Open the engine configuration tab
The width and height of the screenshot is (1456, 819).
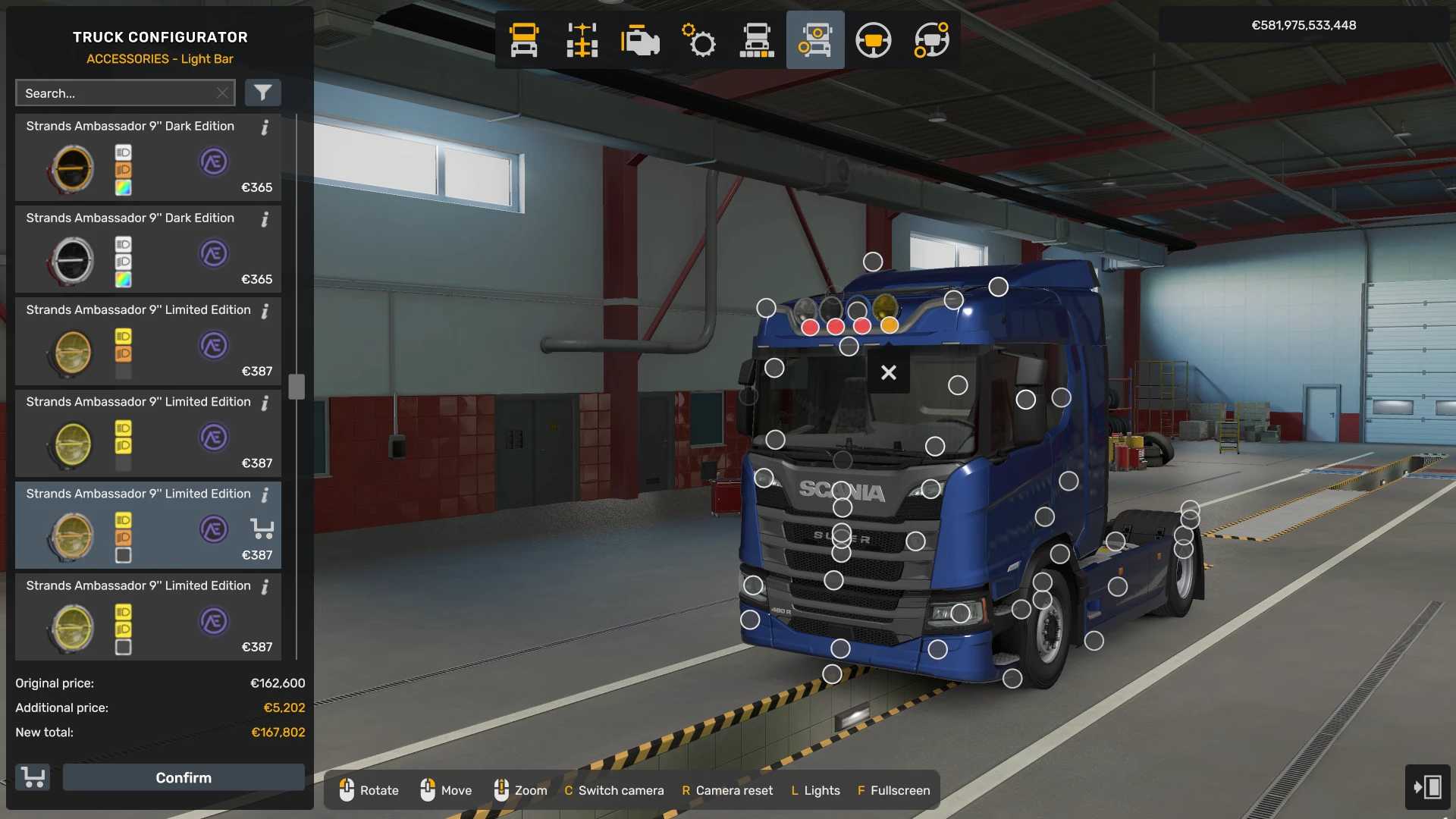click(640, 40)
